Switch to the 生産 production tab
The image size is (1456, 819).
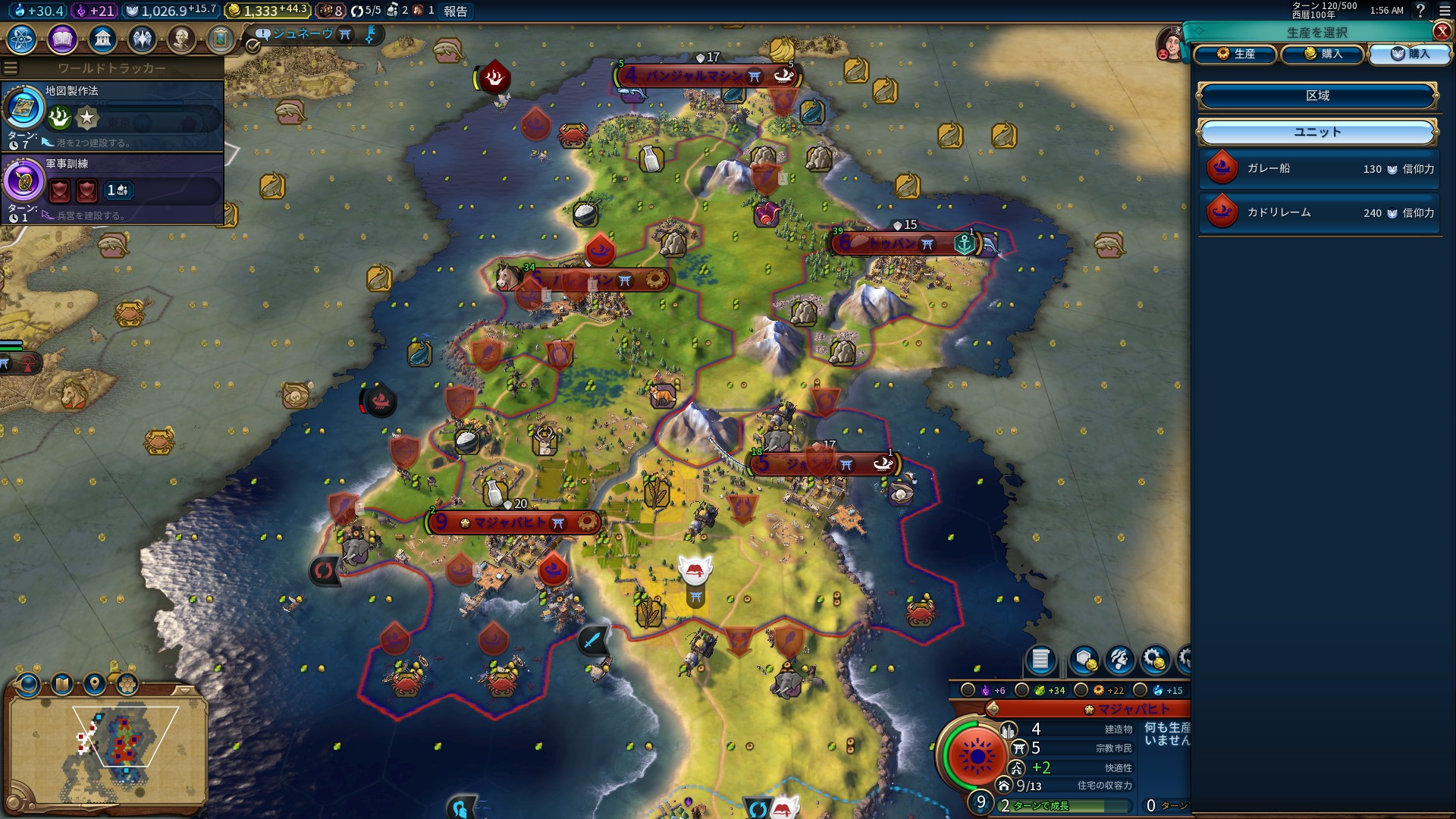pos(1236,54)
